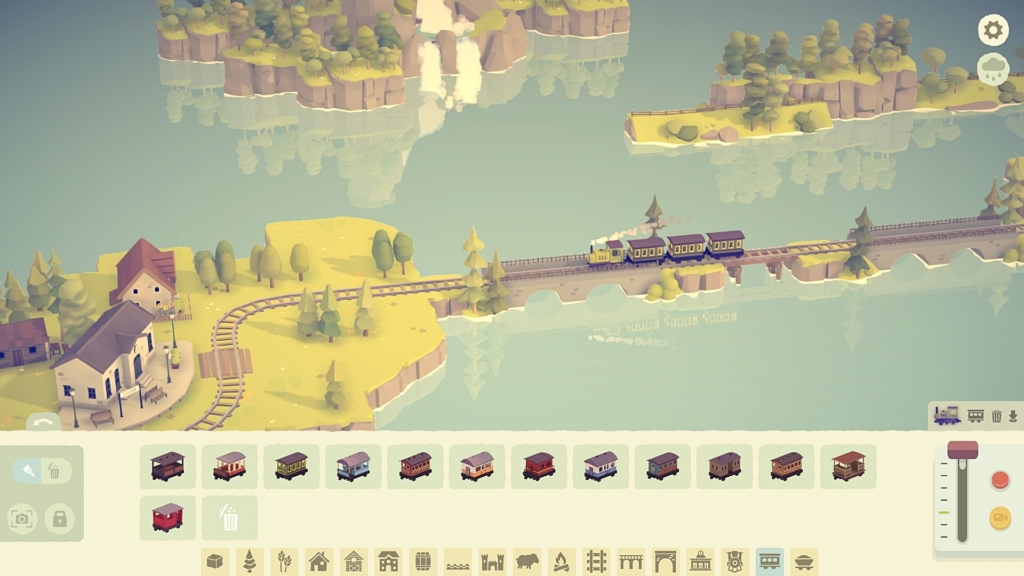The width and height of the screenshot is (1024, 576).
Task: Take a screenshot with the camera button
Action: 22,518
